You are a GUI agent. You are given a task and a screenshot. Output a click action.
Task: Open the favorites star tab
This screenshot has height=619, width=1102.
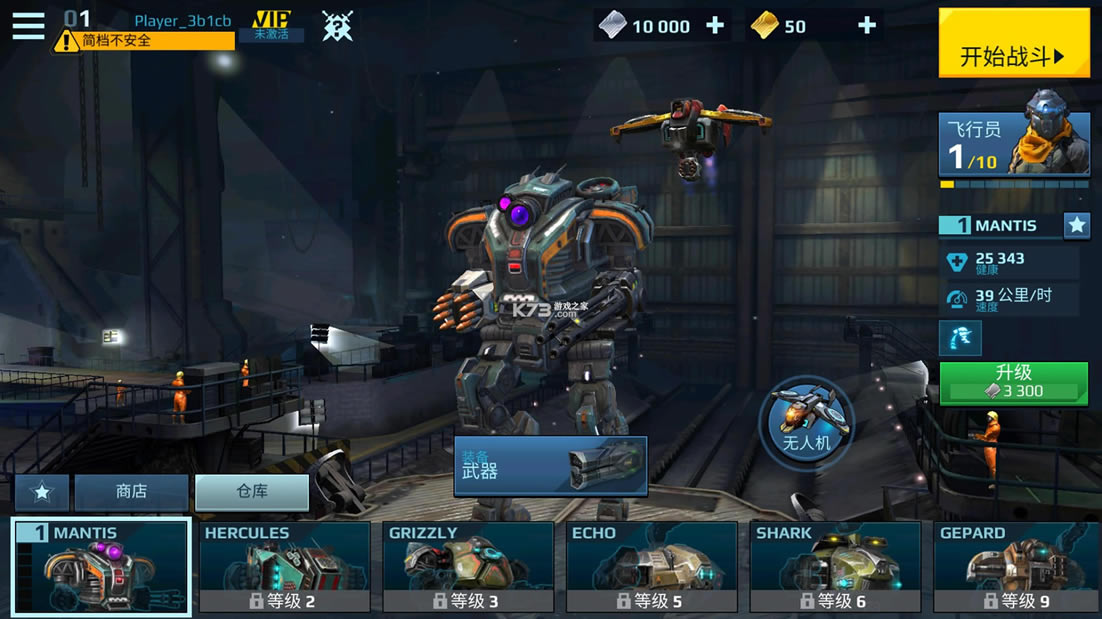pyautogui.click(x=42, y=493)
